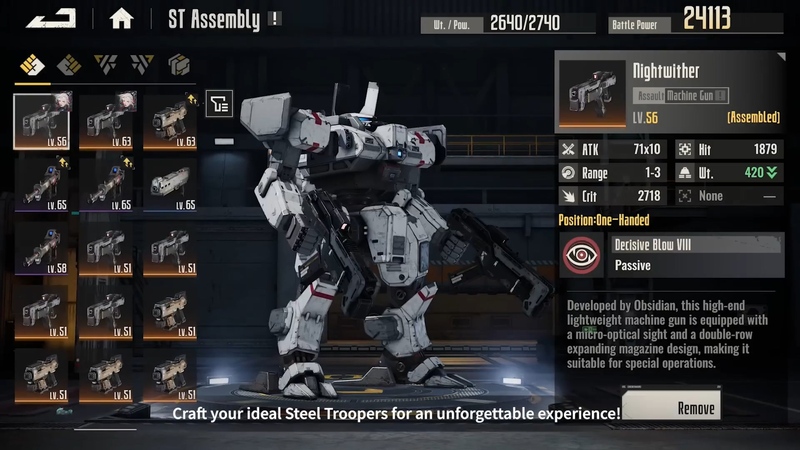Open the weapon list sort filter button

[220, 101]
